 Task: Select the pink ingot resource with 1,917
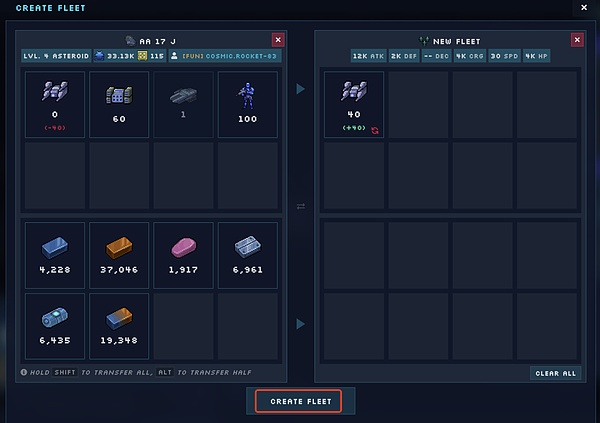tap(183, 254)
